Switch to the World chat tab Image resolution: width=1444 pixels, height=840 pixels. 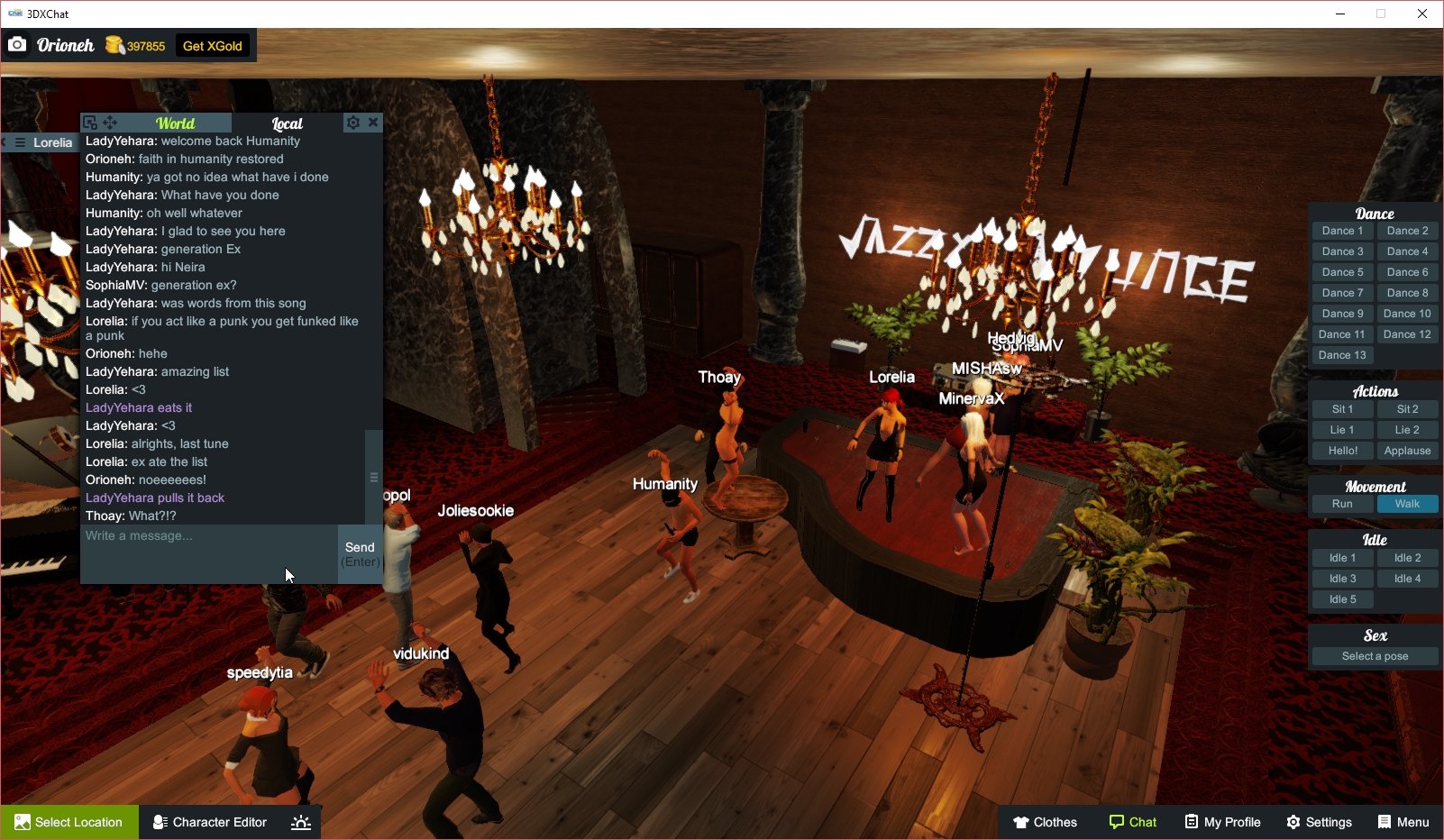tap(175, 123)
